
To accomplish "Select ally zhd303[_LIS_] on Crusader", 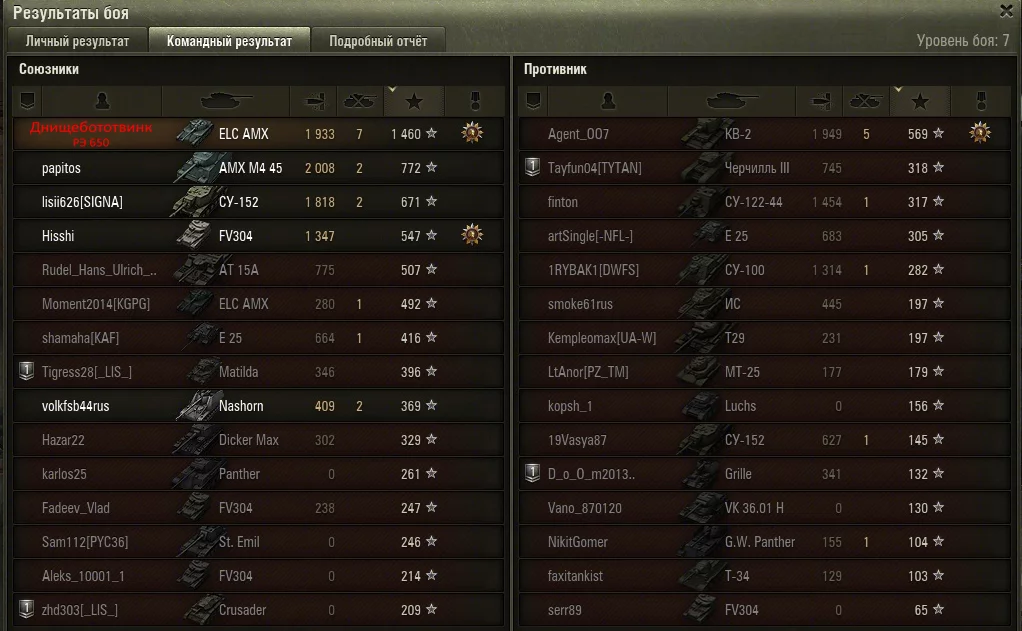I will click(x=80, y=610).
